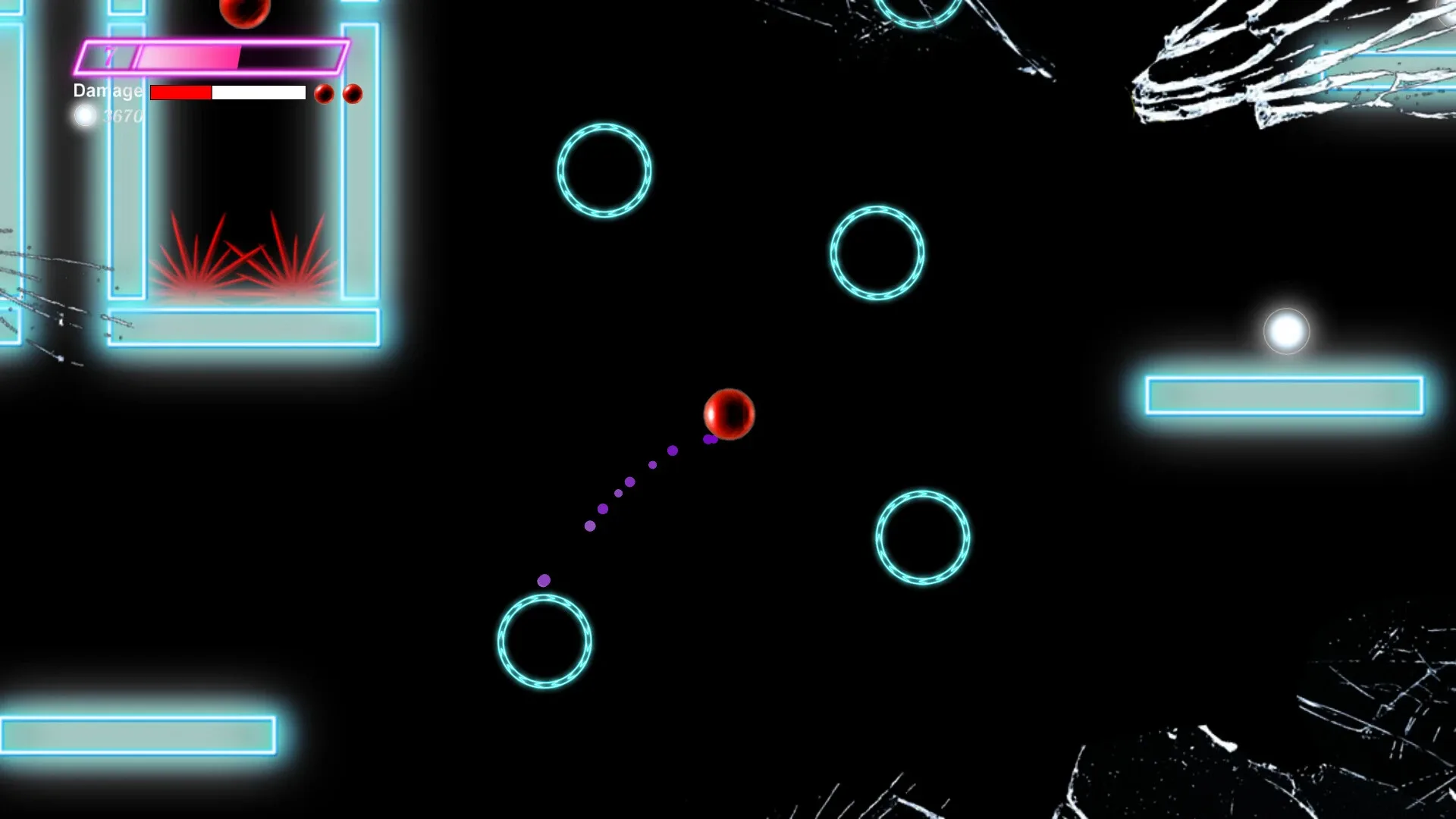Click the red portion of the damage meter

180,93
